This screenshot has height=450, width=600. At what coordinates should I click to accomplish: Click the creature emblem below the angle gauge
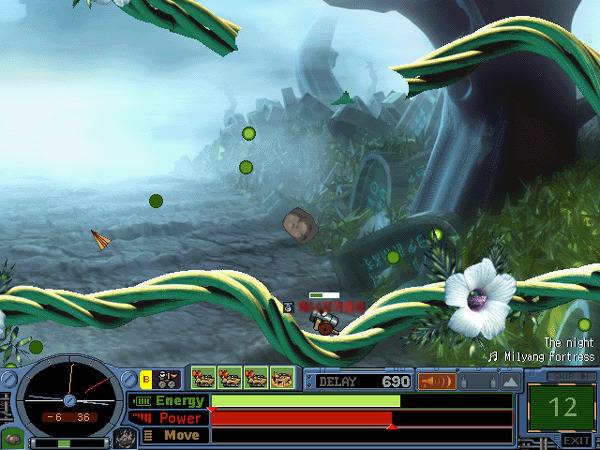123,438
